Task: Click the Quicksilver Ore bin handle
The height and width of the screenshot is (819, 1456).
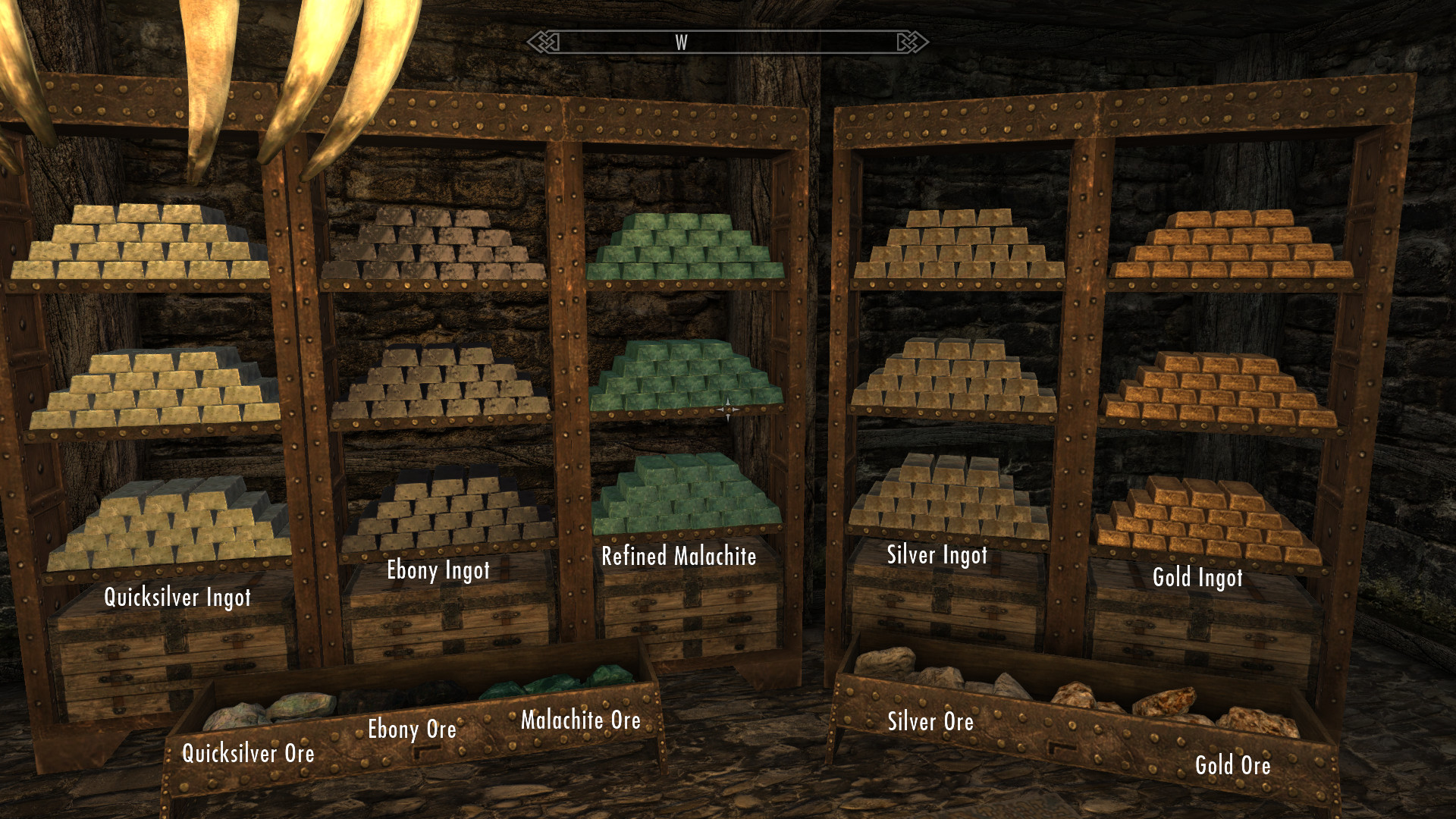Action: (x=426, y=752)
